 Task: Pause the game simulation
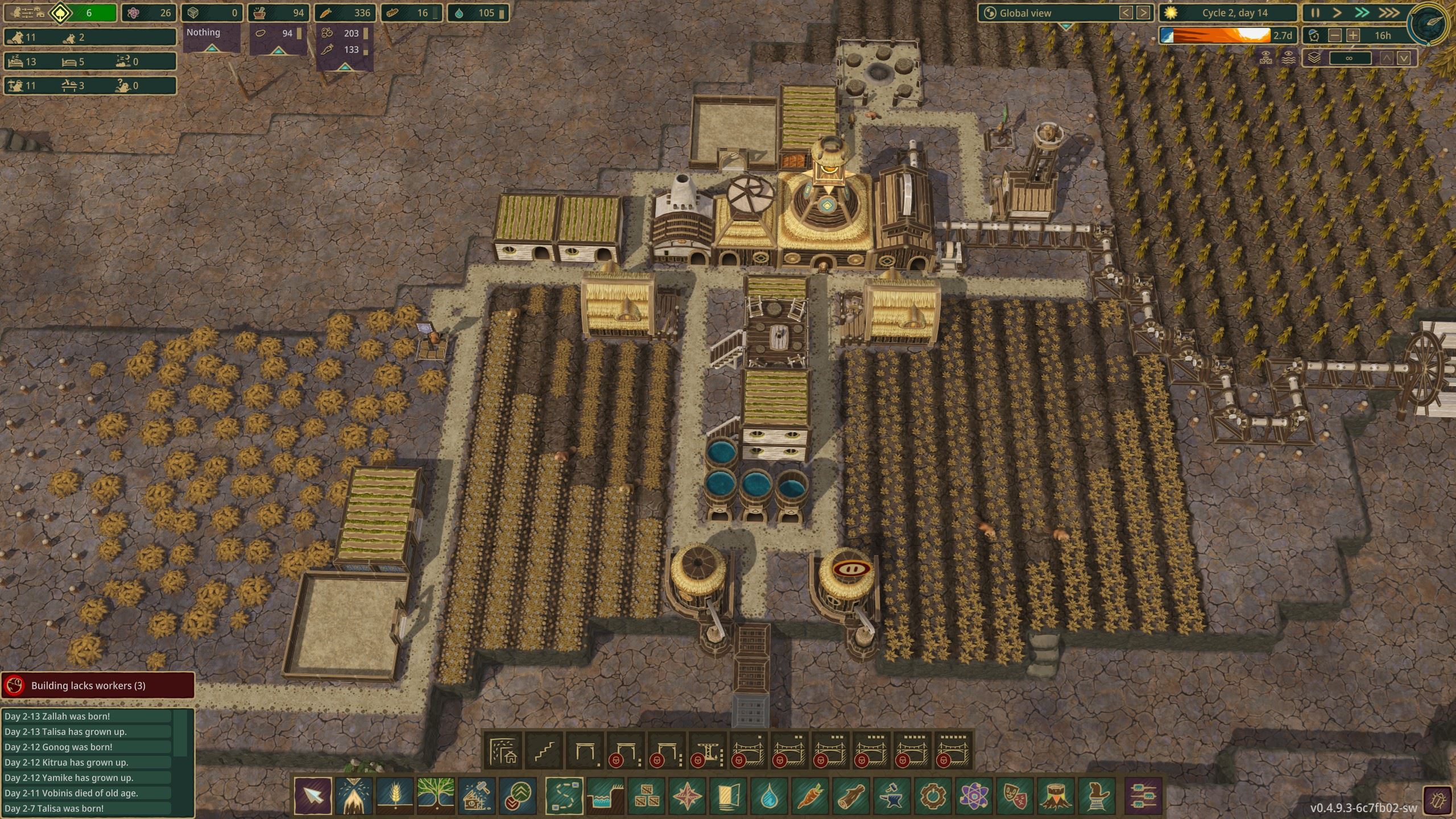pos(1315,13)
